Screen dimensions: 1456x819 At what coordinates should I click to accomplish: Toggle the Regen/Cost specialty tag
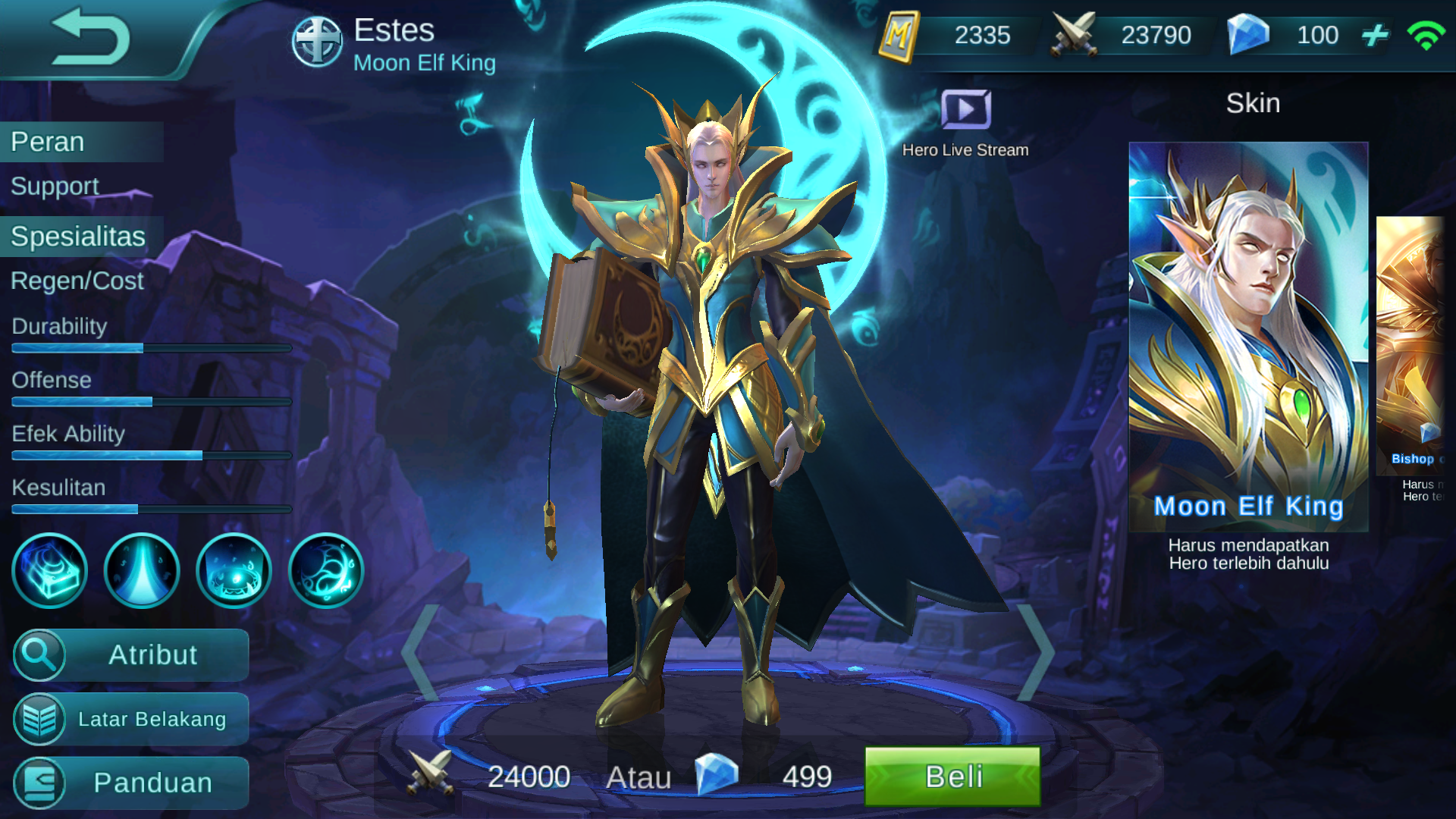coord(76,281)
